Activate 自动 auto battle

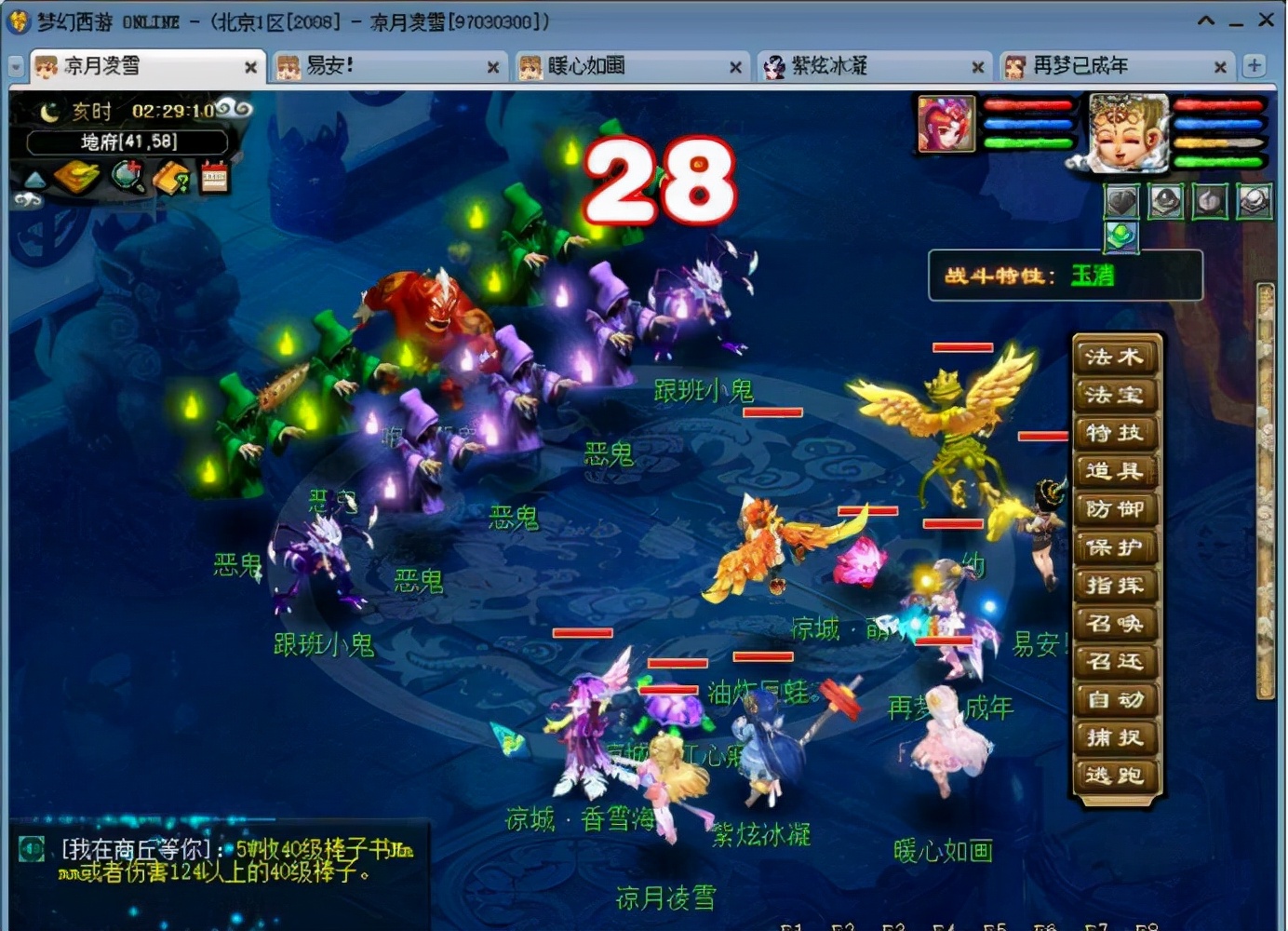(1115, 700)
